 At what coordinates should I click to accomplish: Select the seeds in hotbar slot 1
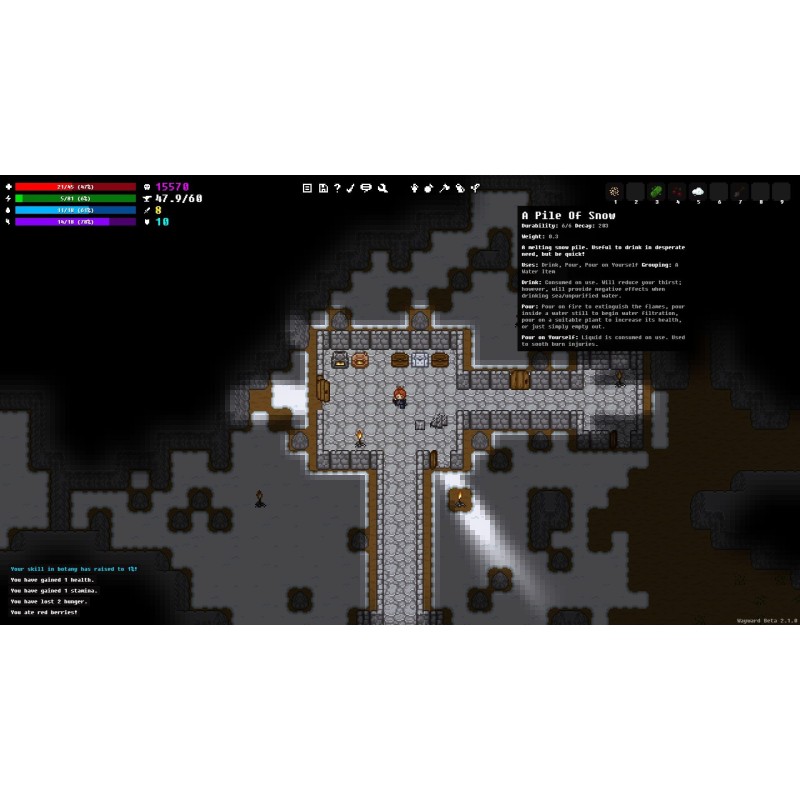pyautogui.click(x=615, y=191)
